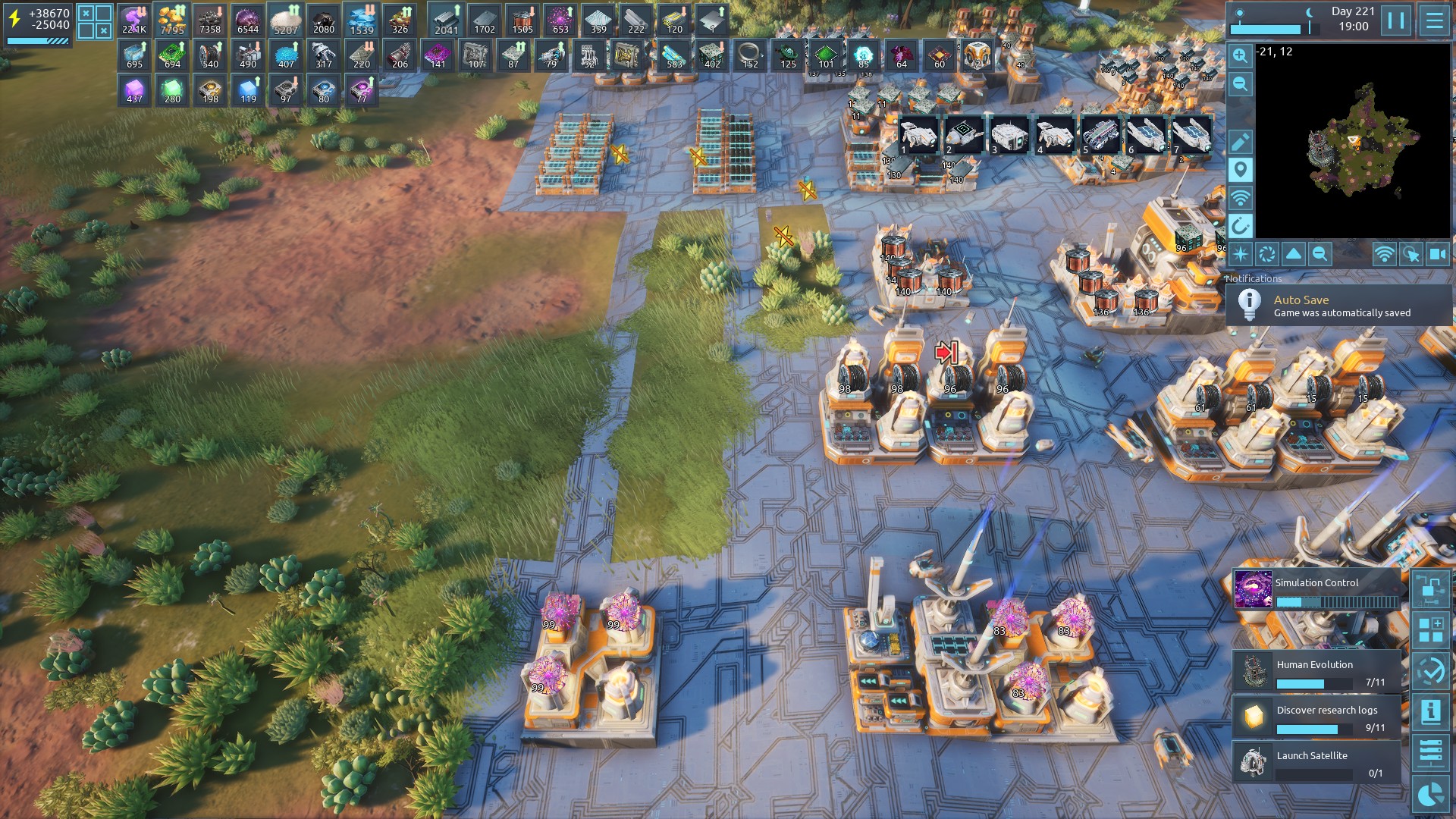Image resolution: width=1456 pixels, height=819 pixels.
Task: Open the info book codex button
Action: 1431,711
